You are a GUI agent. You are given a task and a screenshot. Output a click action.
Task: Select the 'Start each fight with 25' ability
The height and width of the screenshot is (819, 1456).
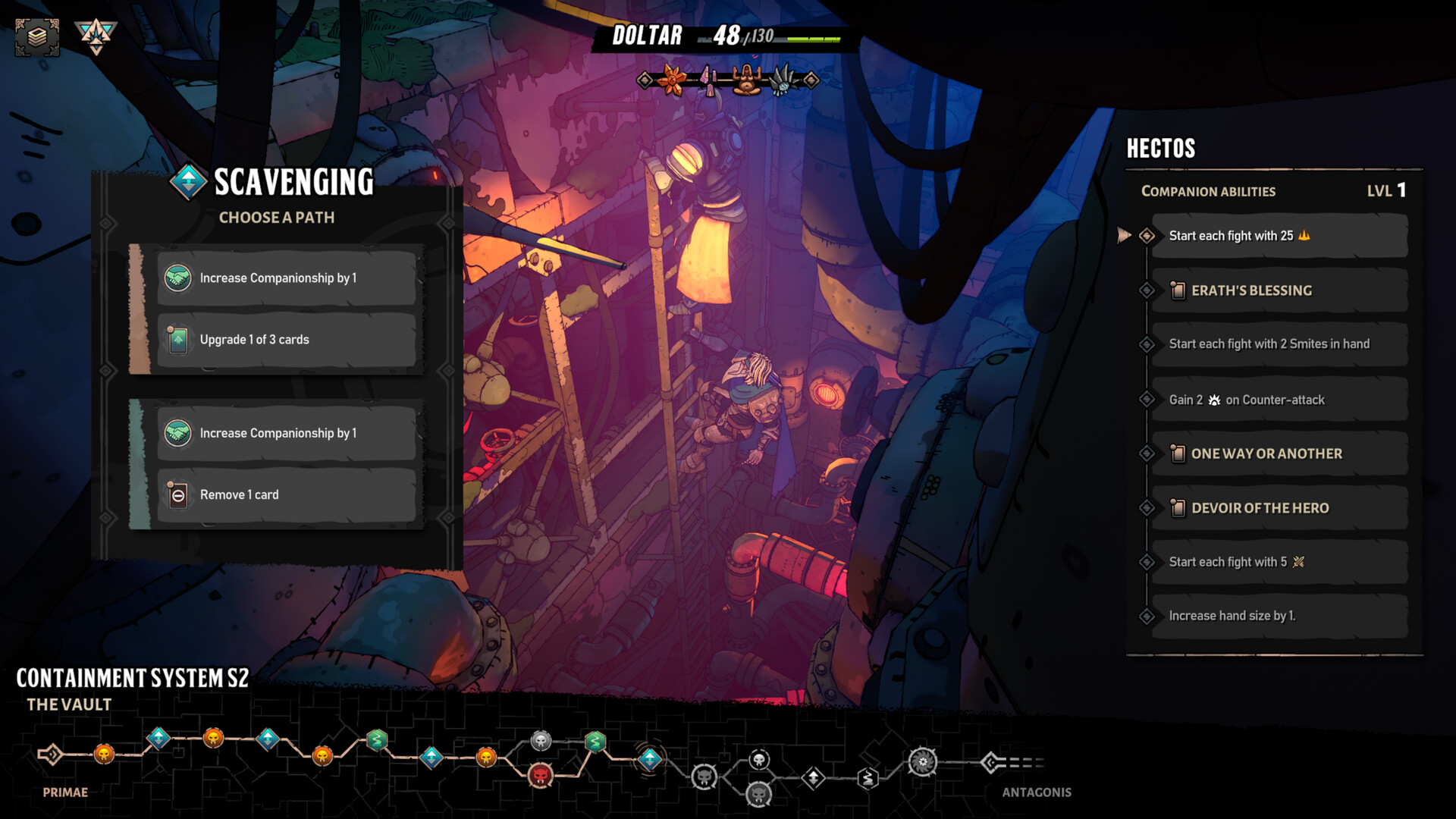(x=1279, y=235)
